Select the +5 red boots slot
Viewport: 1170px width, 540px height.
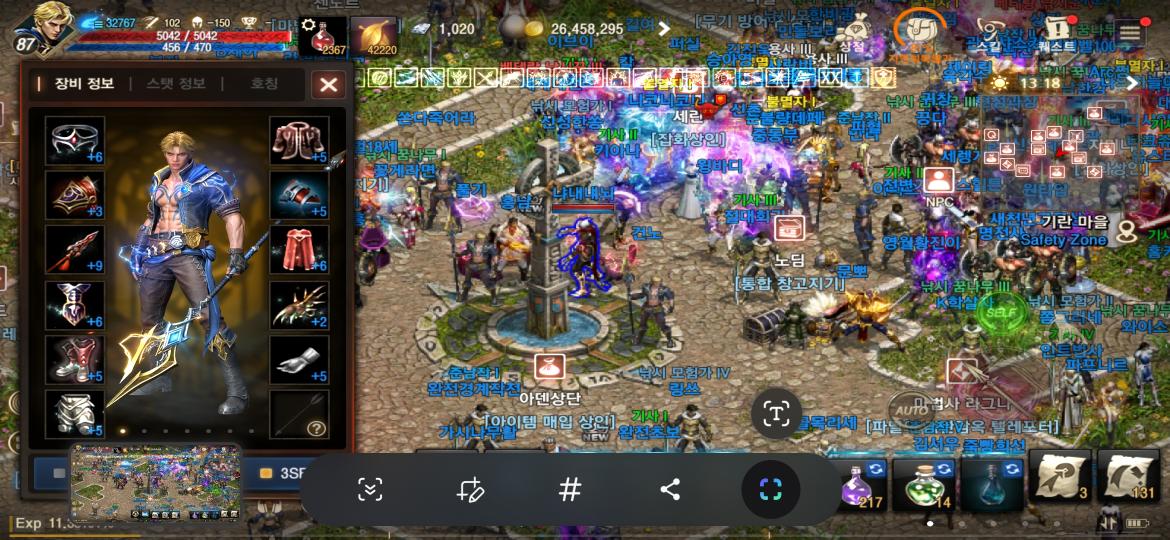click(x=75, y=360)
